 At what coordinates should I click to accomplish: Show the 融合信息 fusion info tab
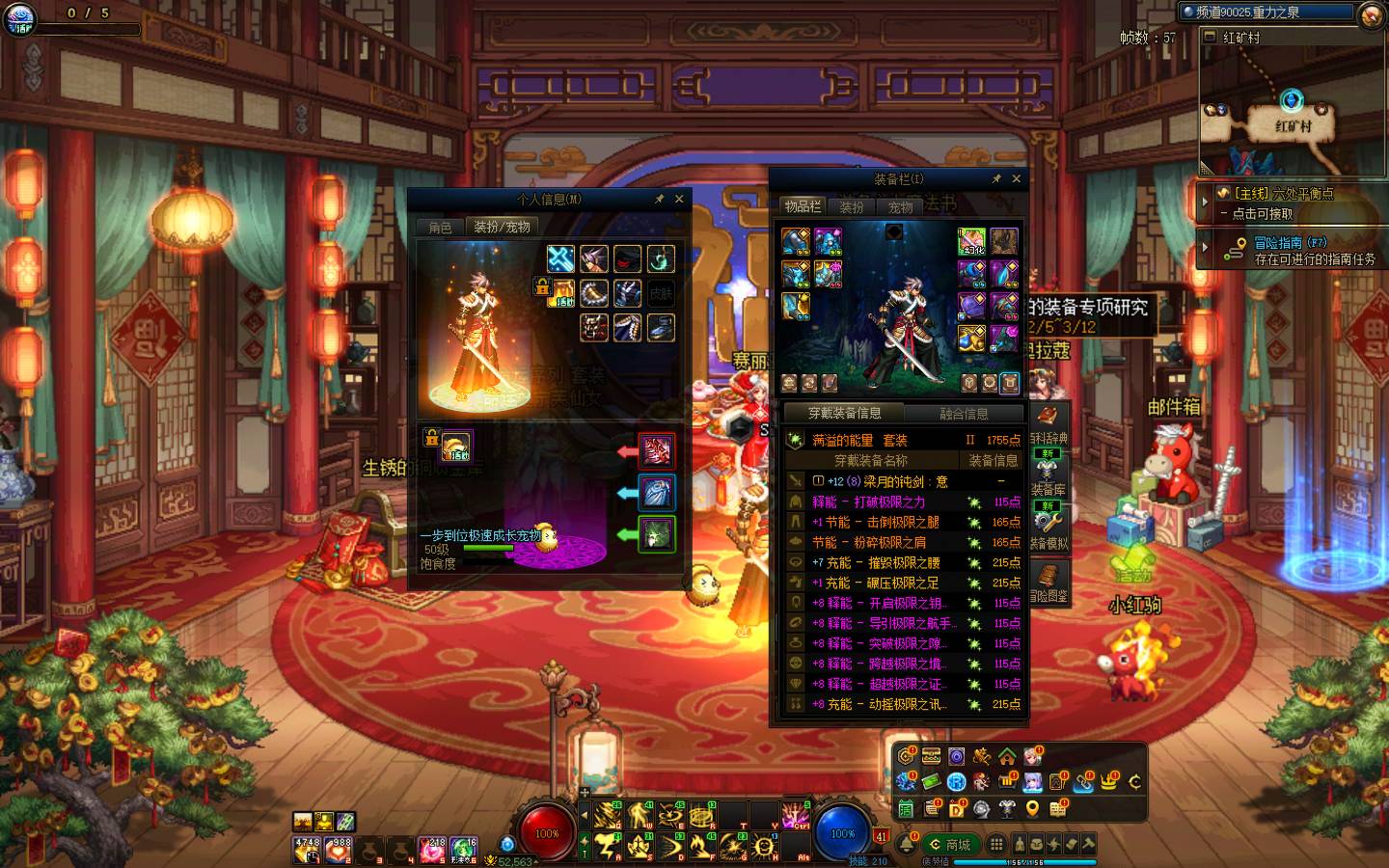[963, 414]
